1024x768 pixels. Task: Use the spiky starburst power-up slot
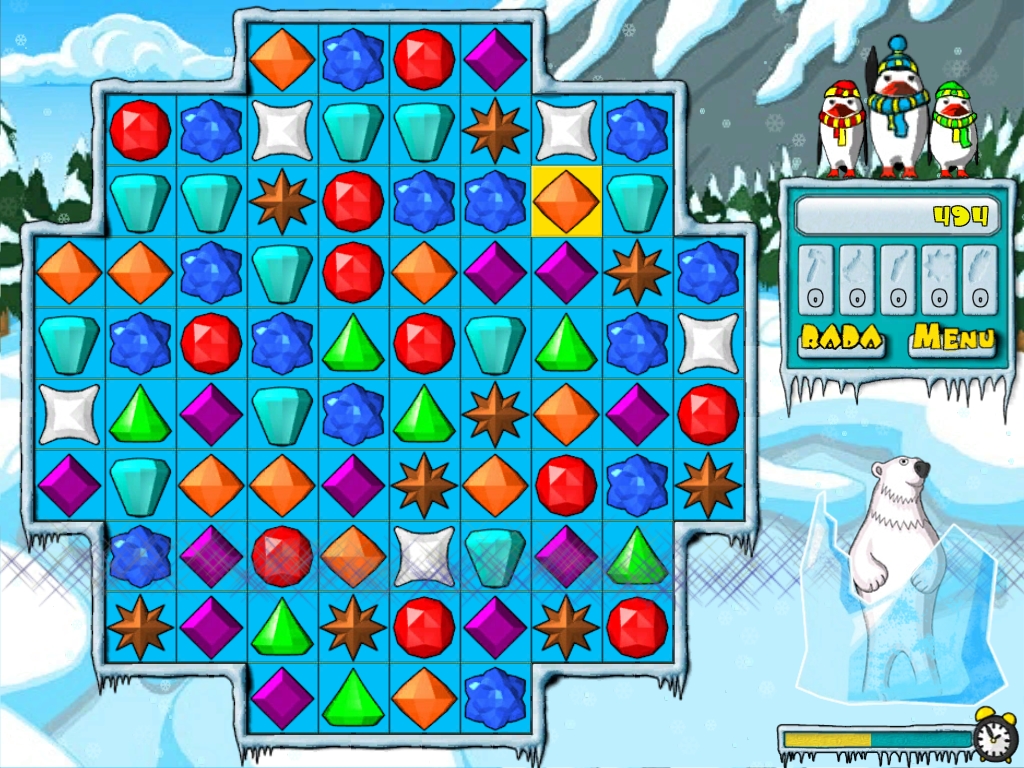(x=940, y=280)
